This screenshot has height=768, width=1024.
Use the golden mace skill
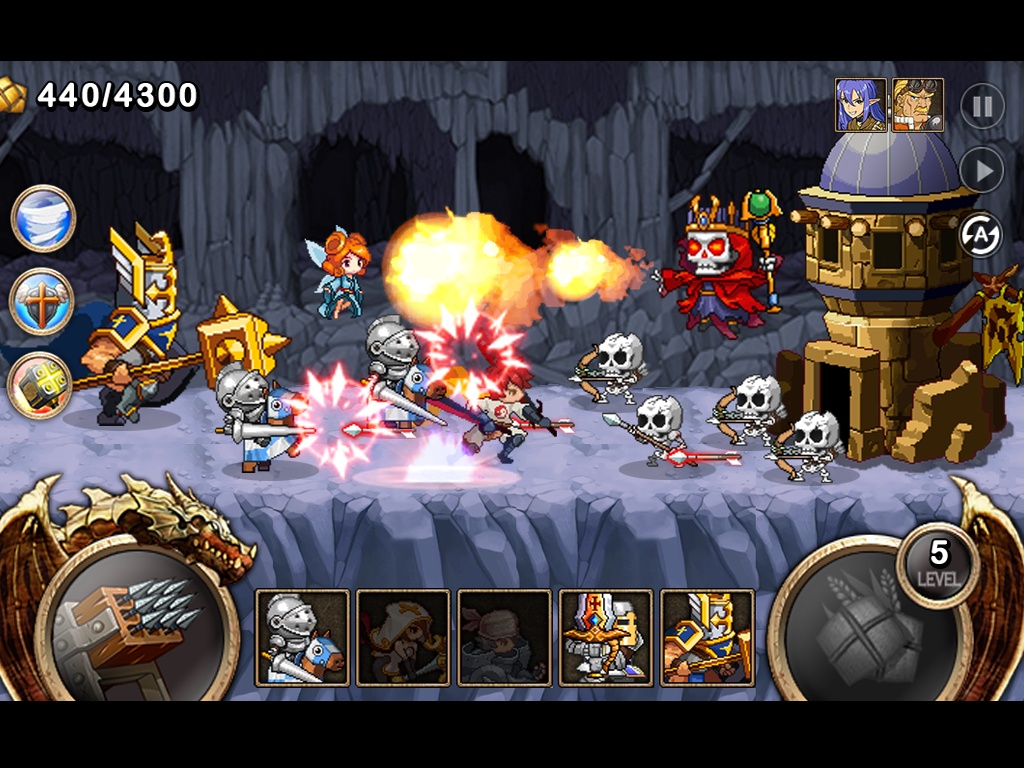tap(41, 385)
